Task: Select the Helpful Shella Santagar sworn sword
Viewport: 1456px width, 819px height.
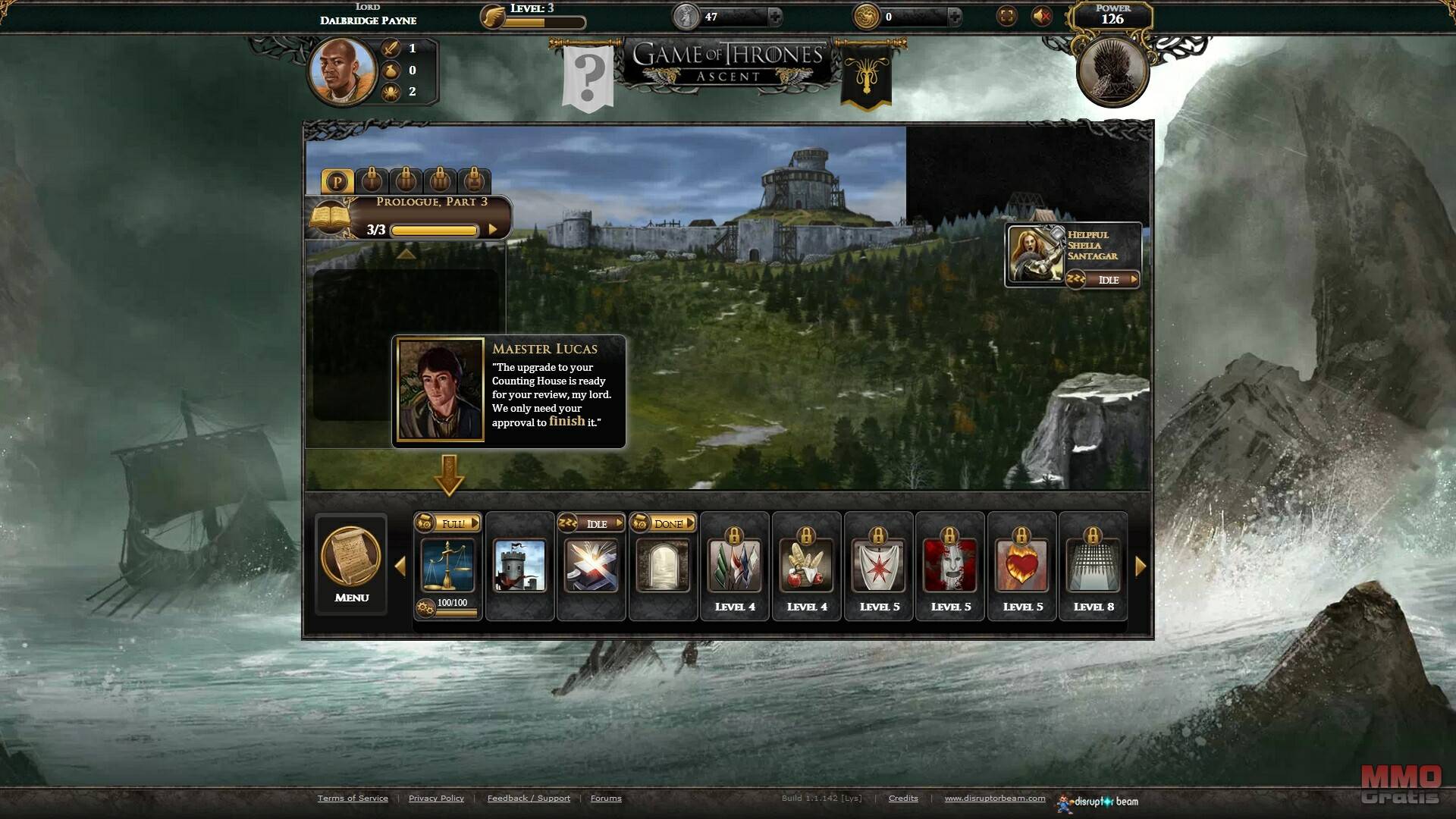Action: point(1036,255)
